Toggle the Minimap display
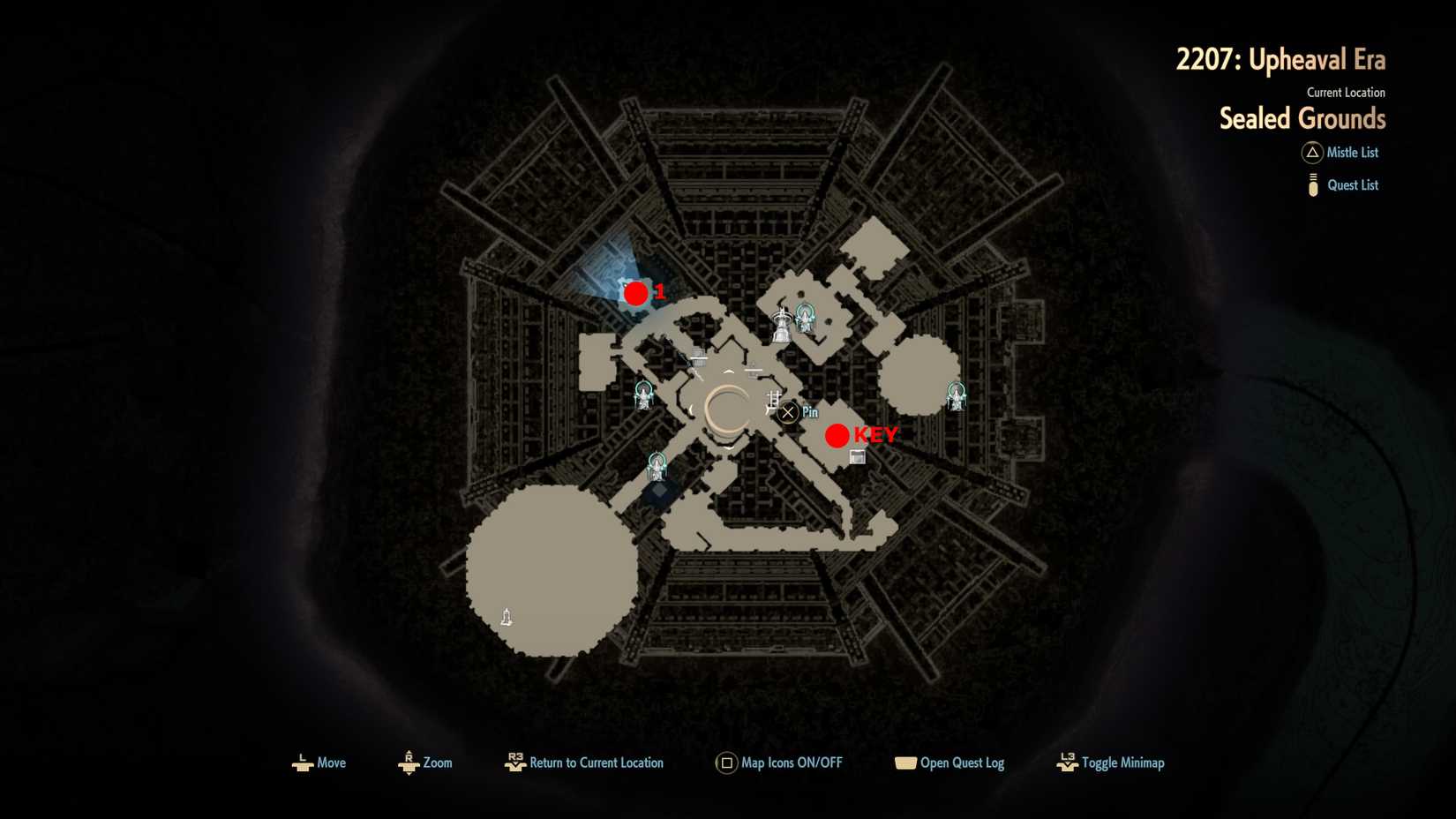Viewport: 1456px width, 819px height. point(1065,763)
